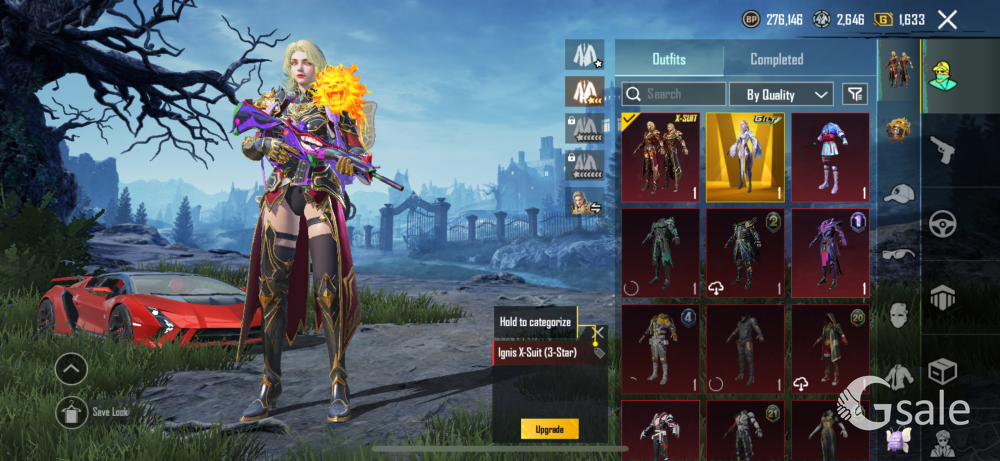
Task: Choose the gold Gilt outfit tile
Action: click(x=745, y=157)
